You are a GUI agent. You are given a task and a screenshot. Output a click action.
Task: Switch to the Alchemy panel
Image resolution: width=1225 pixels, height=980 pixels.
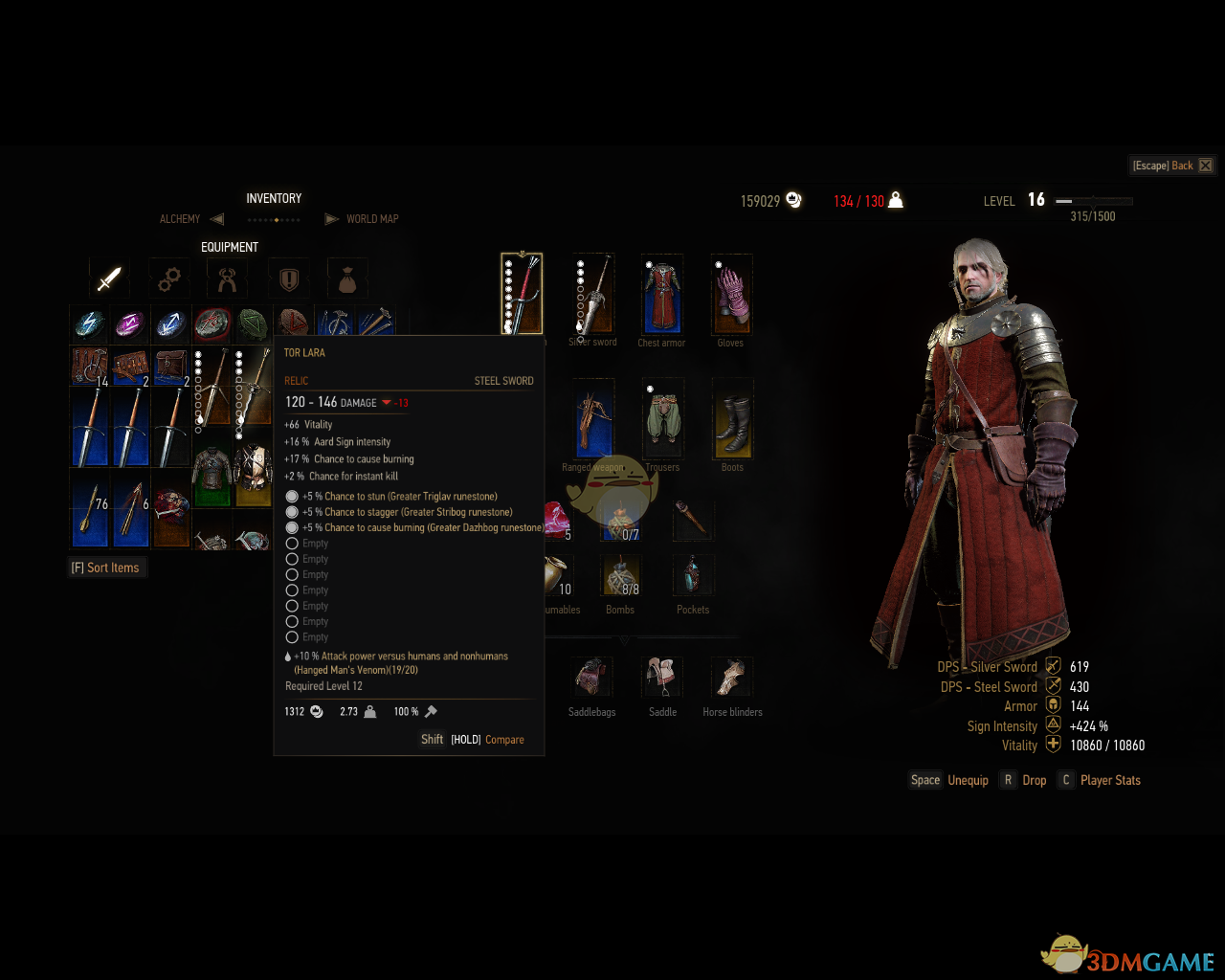(x=179, y=219)
